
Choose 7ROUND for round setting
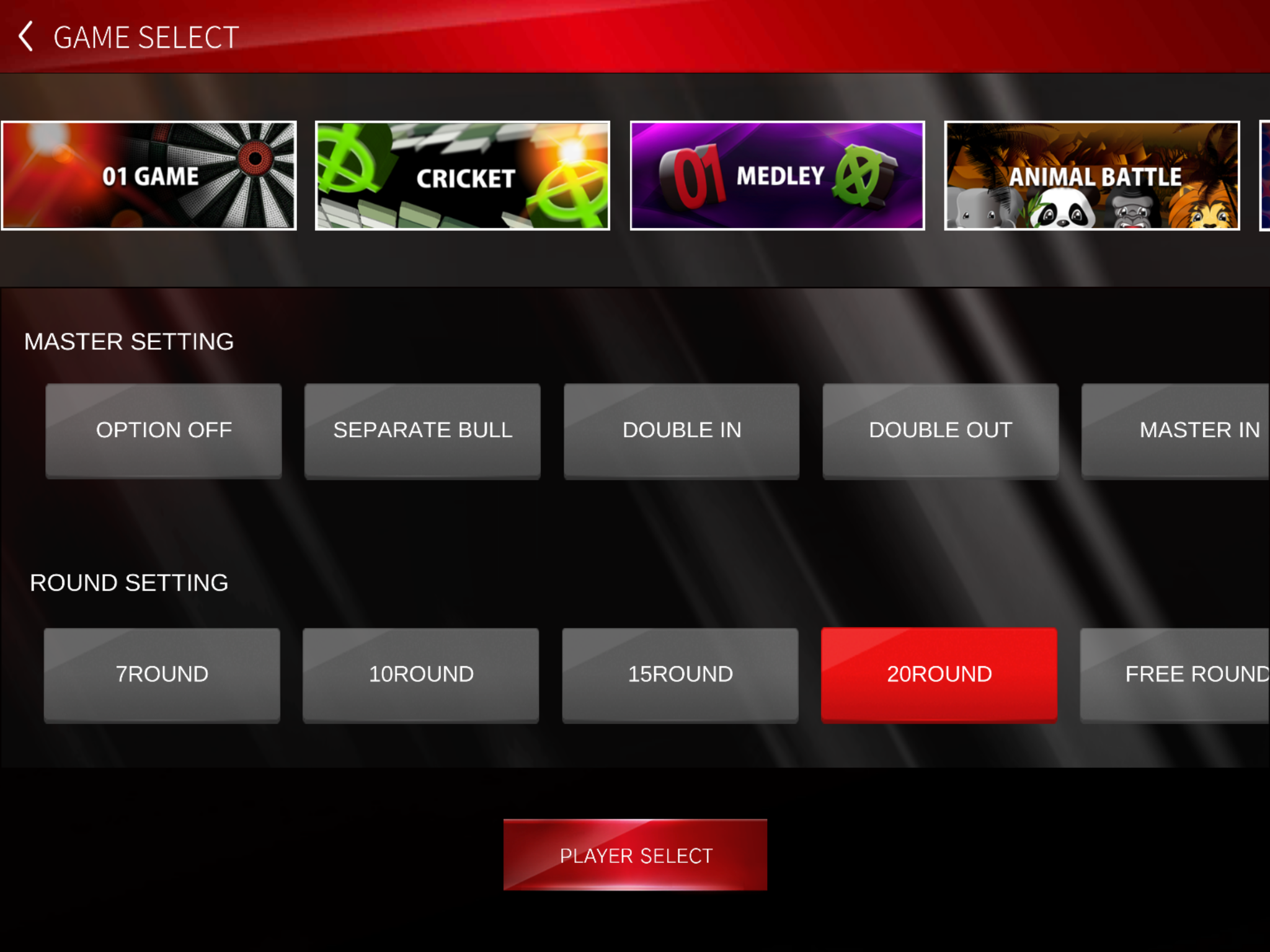(x=162, y=674)
